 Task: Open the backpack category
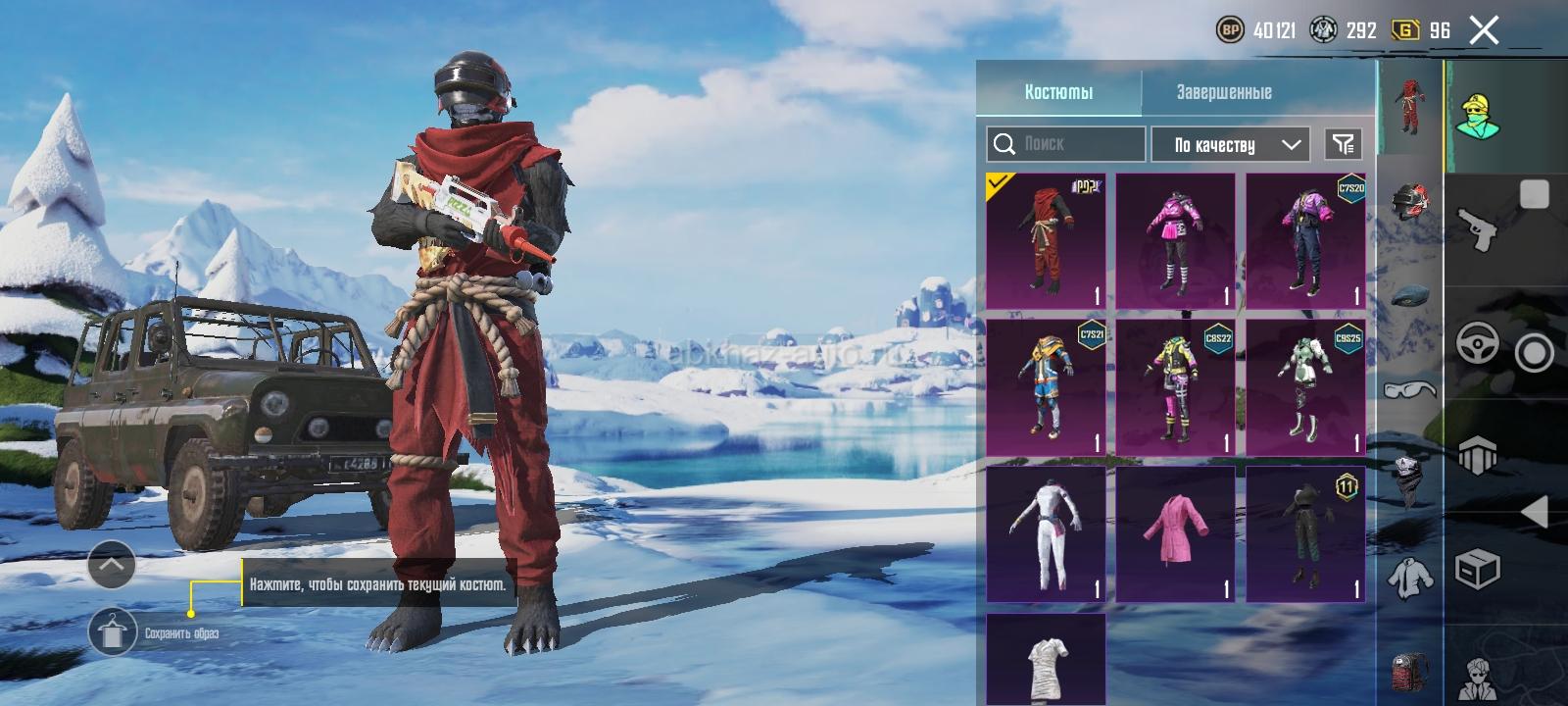pos(1409,670)
